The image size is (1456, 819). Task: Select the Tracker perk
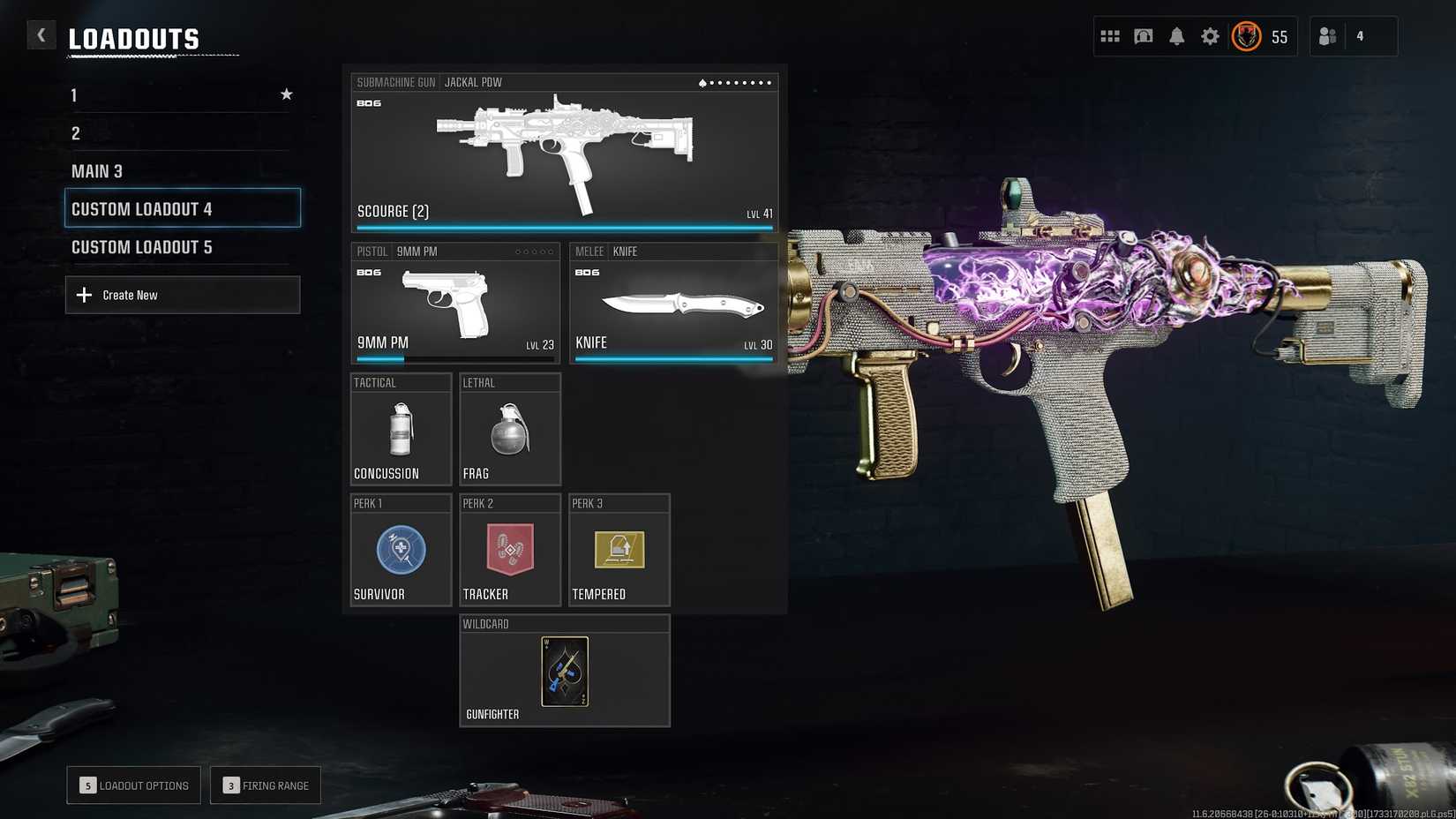pos(509,552)
